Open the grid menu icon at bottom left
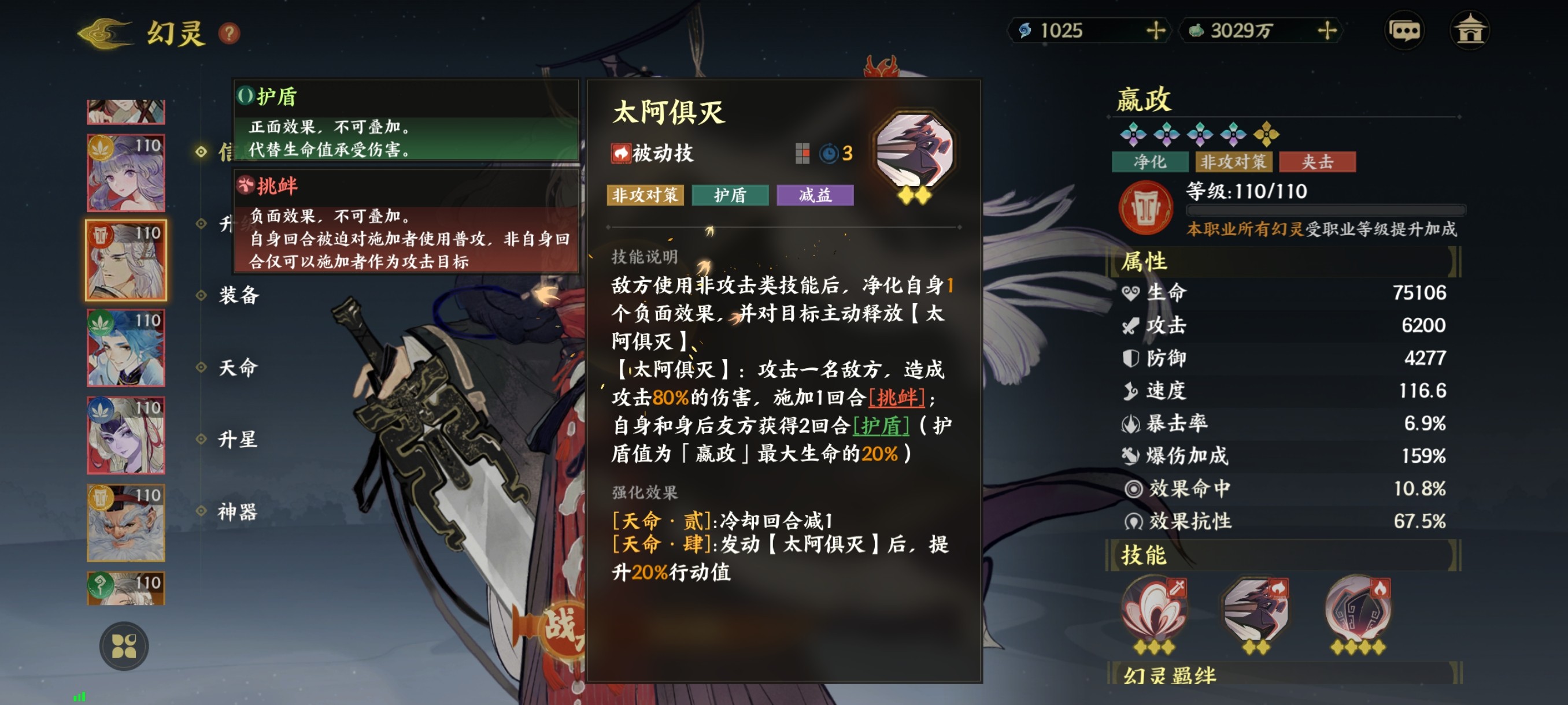 [126, 646]
